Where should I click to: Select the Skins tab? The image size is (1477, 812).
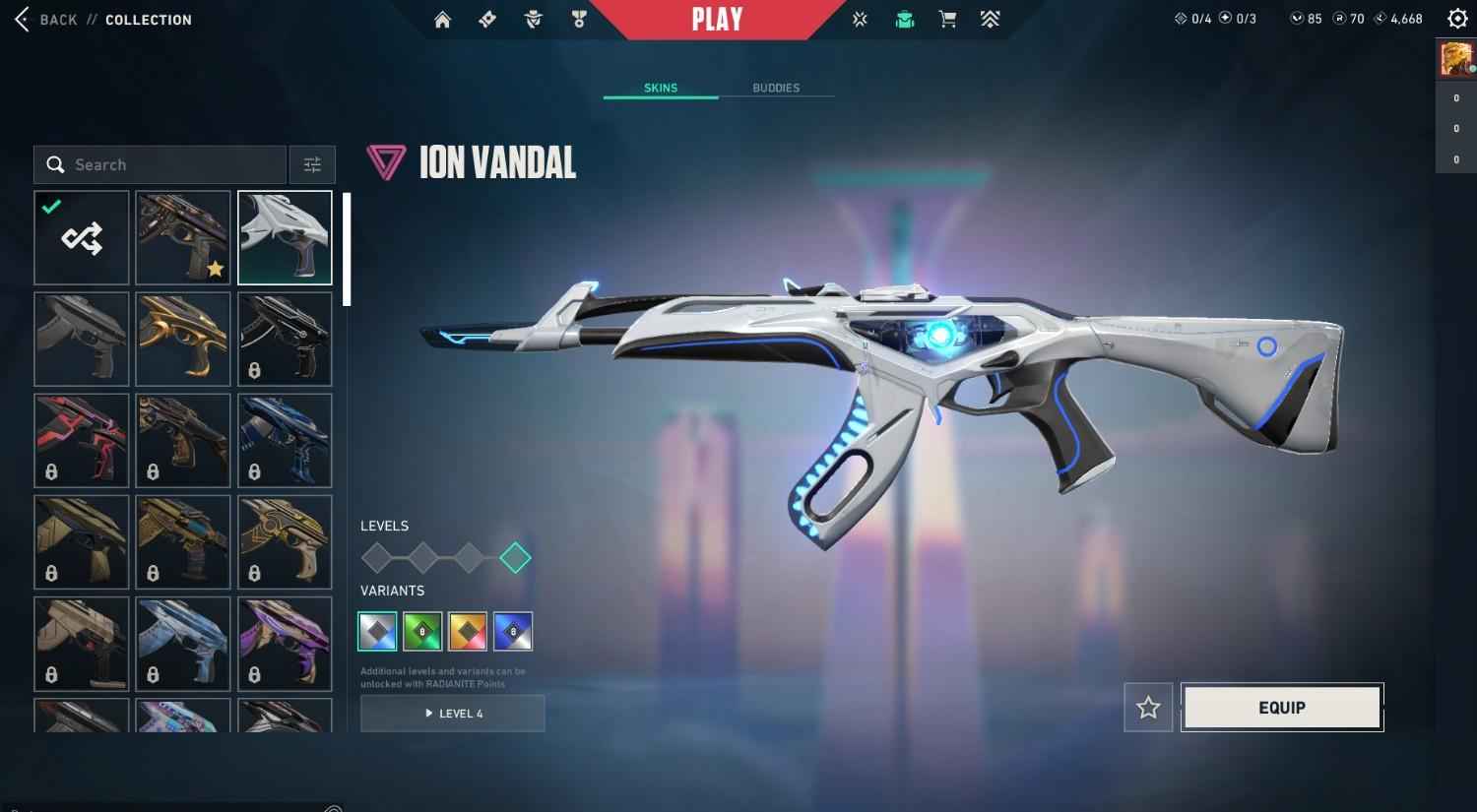click(x=661, y=88)
